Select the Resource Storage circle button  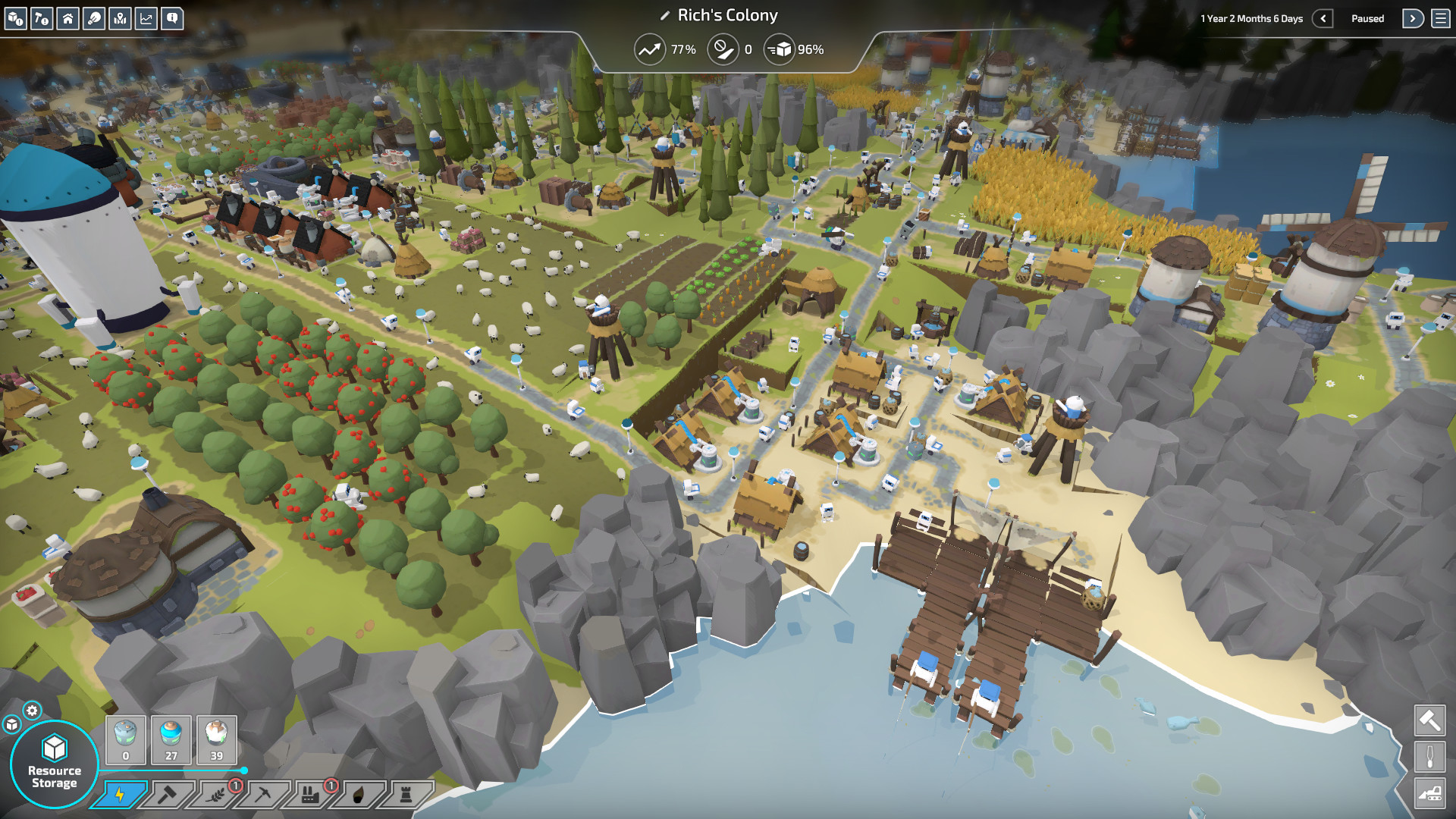pos(55,764)
